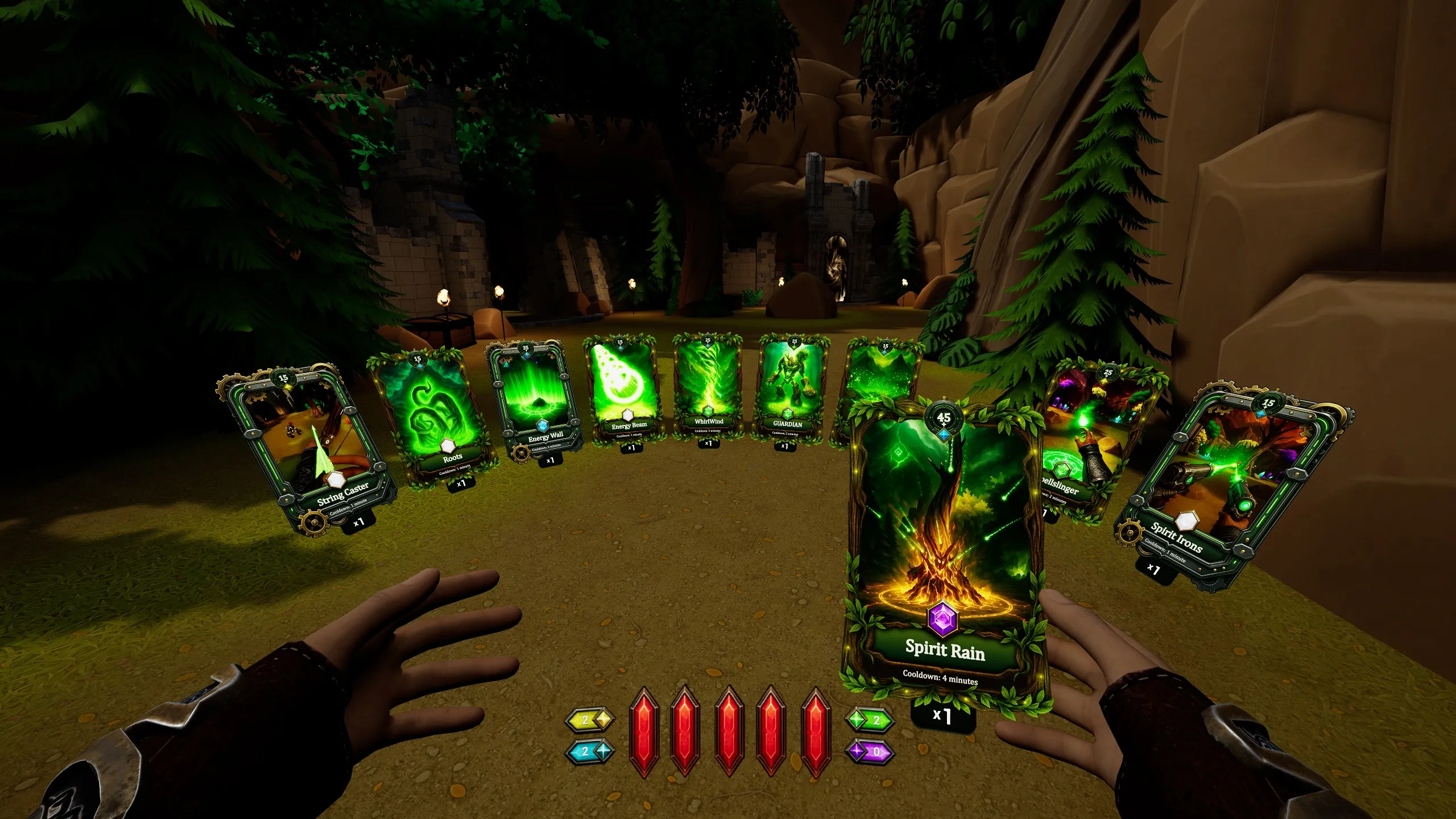The width and height of the screenshot is (1456, 819).
Task: Select the Spirit Rain card
Action: 945,546
